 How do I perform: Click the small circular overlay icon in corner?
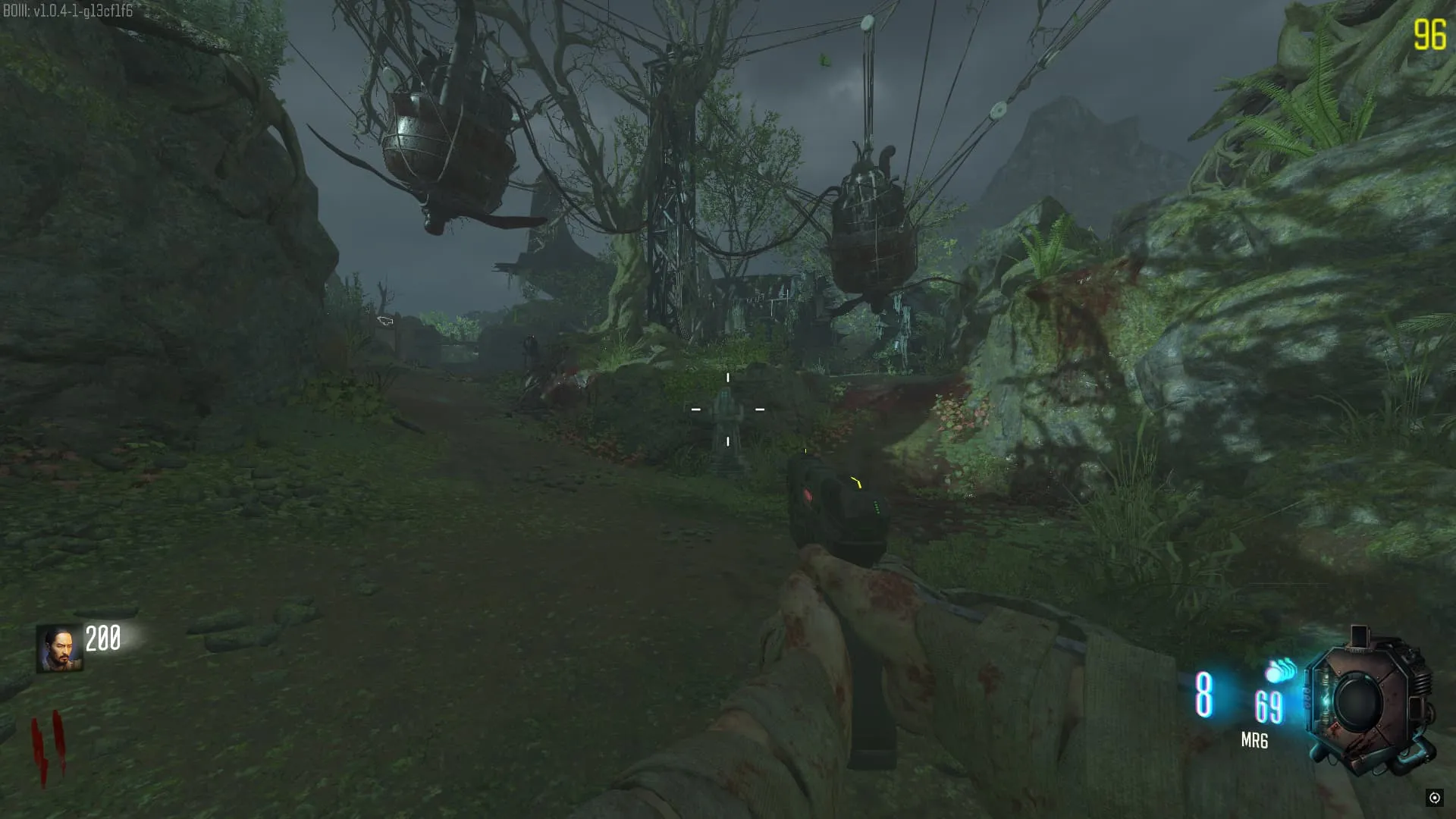click(1434, 797)
